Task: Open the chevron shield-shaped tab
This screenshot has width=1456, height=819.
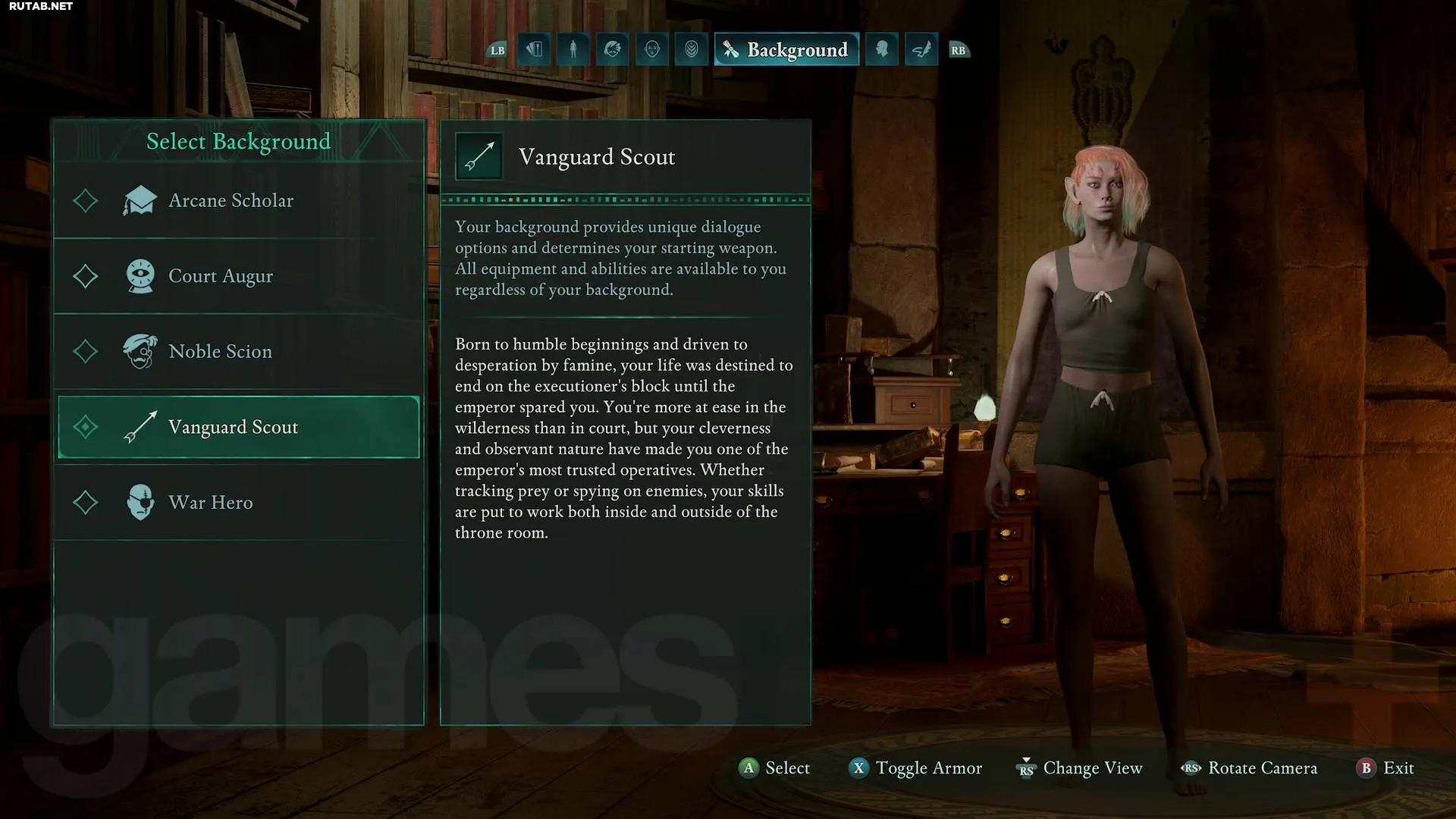Action: [692, 50]
